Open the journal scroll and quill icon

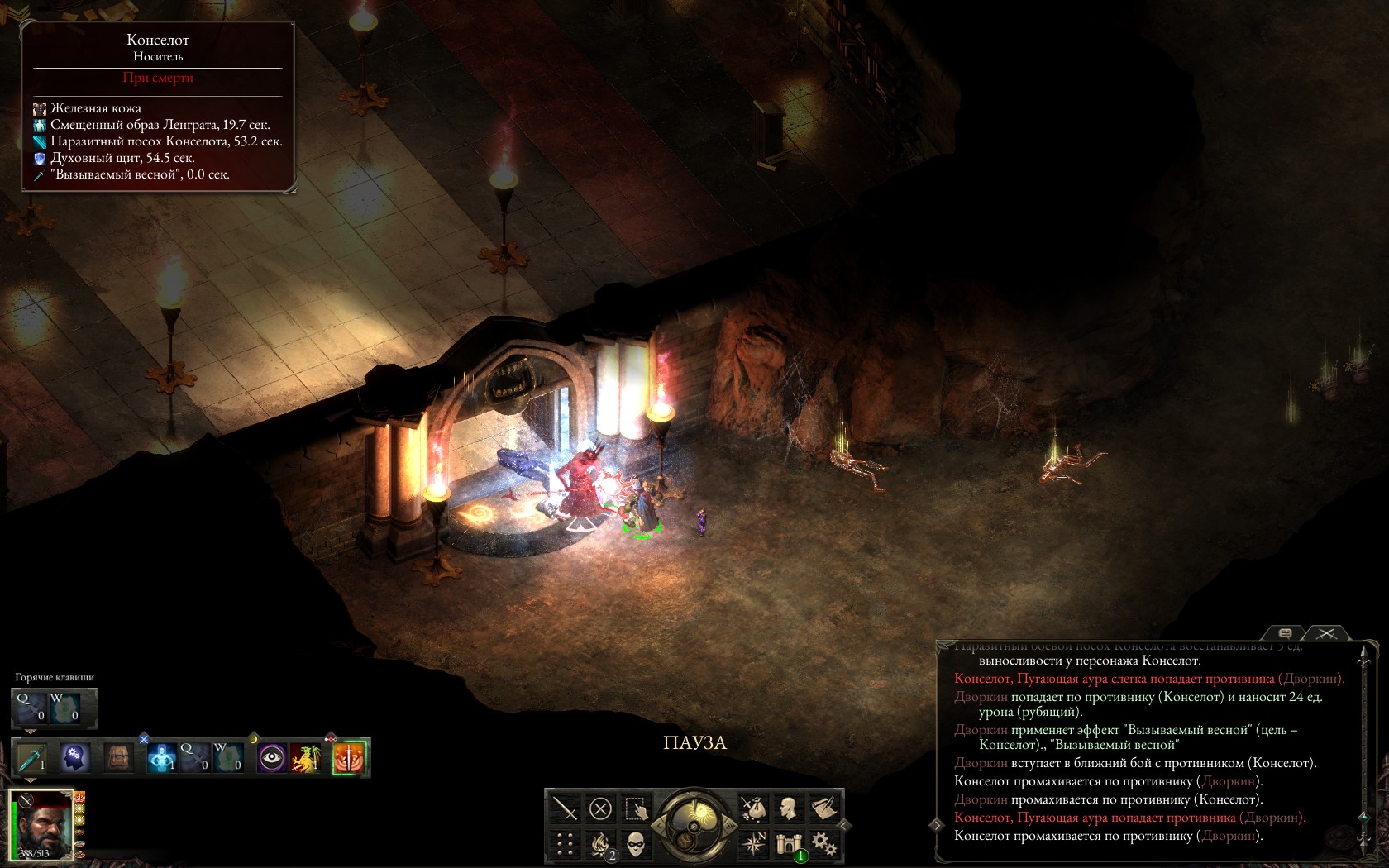pyautogui.click(x=823, y=808)
